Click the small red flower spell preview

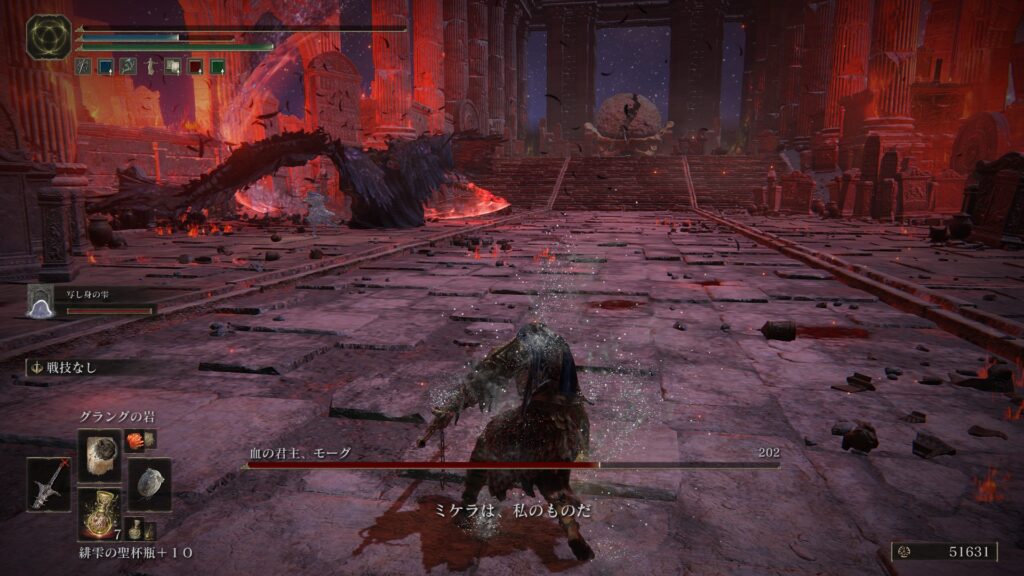(135, 438)
